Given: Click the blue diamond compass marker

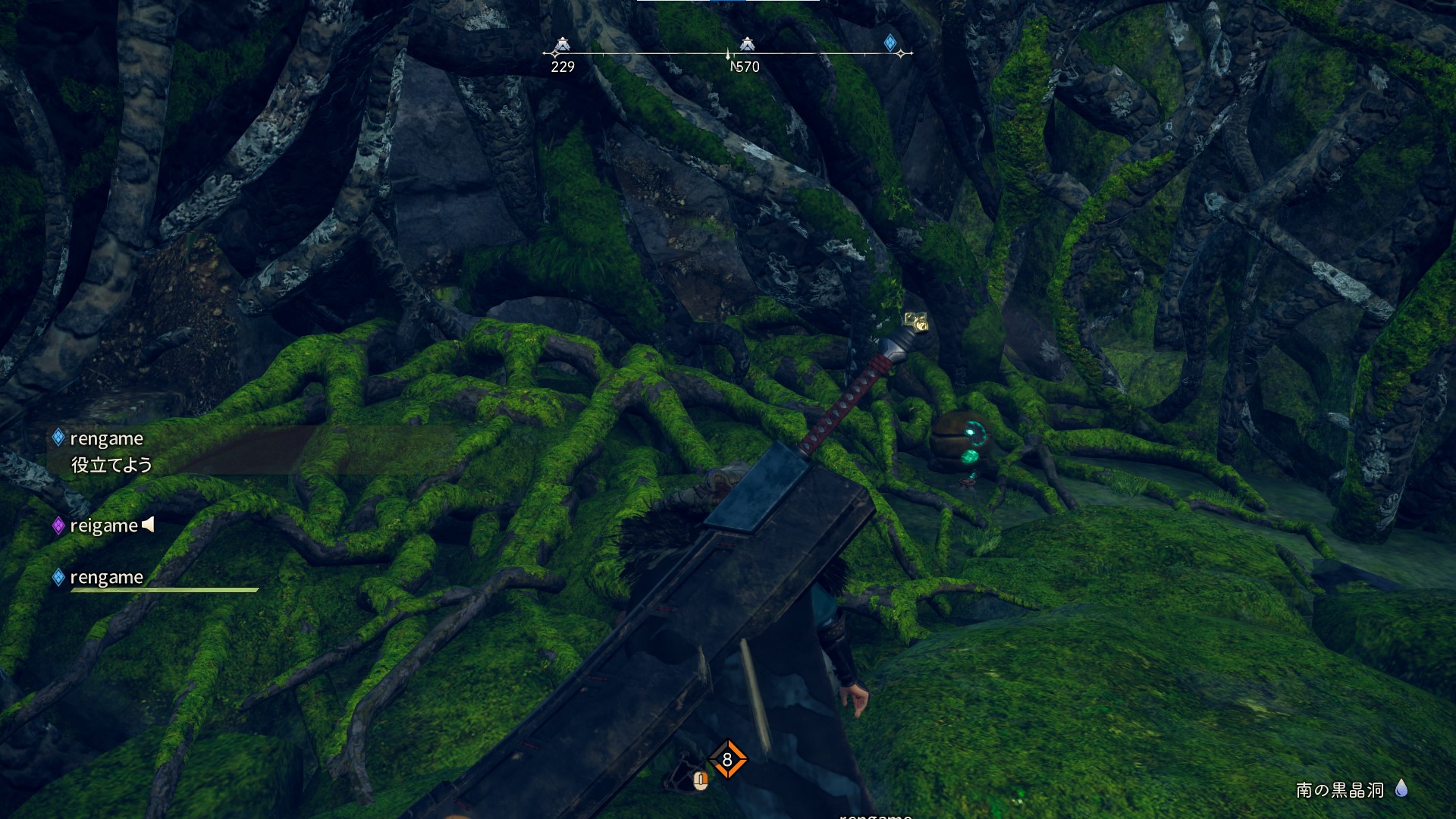Looking at the screenshot, I should [x=890, y=42].
